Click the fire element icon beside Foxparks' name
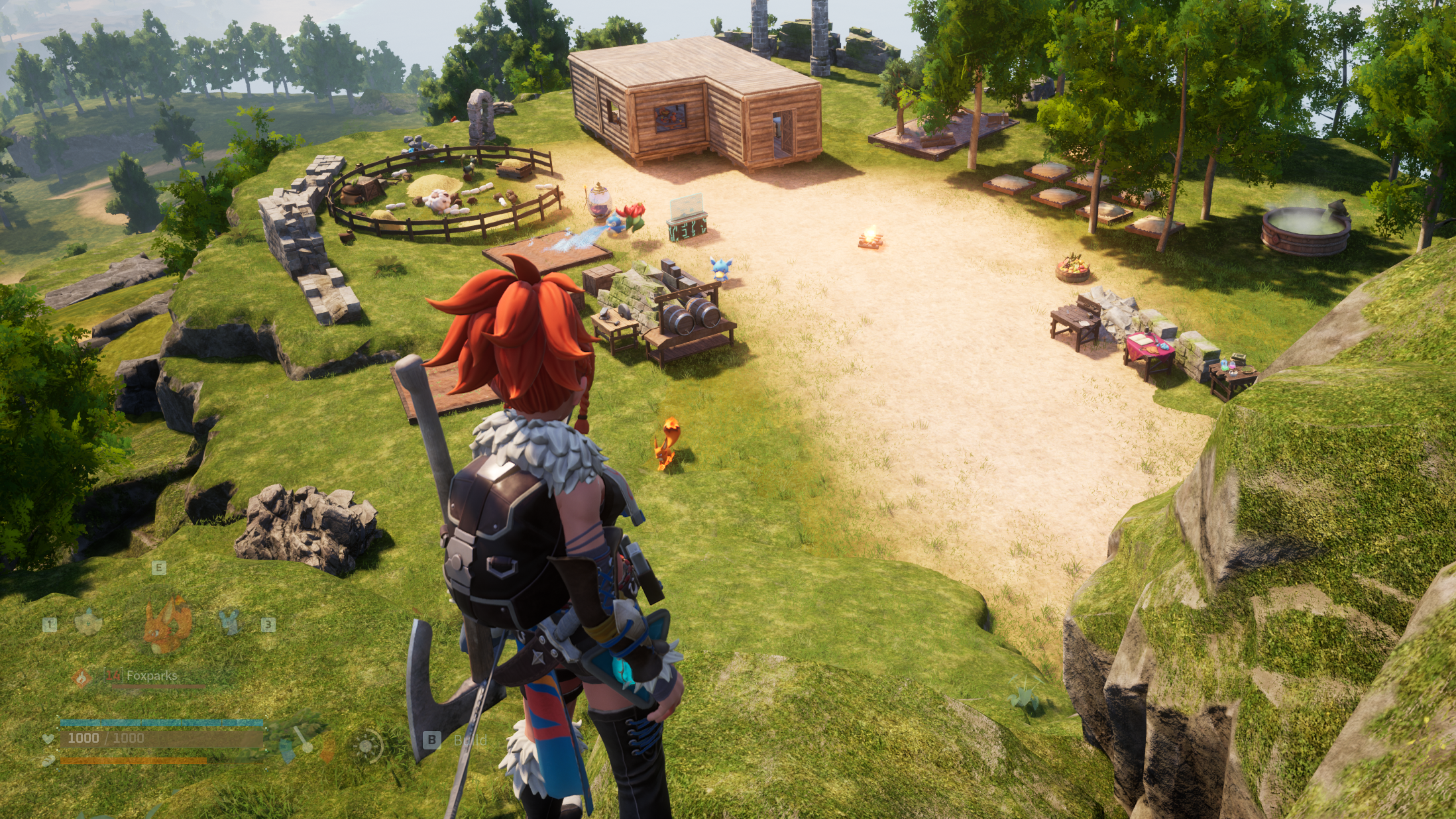 click(82, 677)
